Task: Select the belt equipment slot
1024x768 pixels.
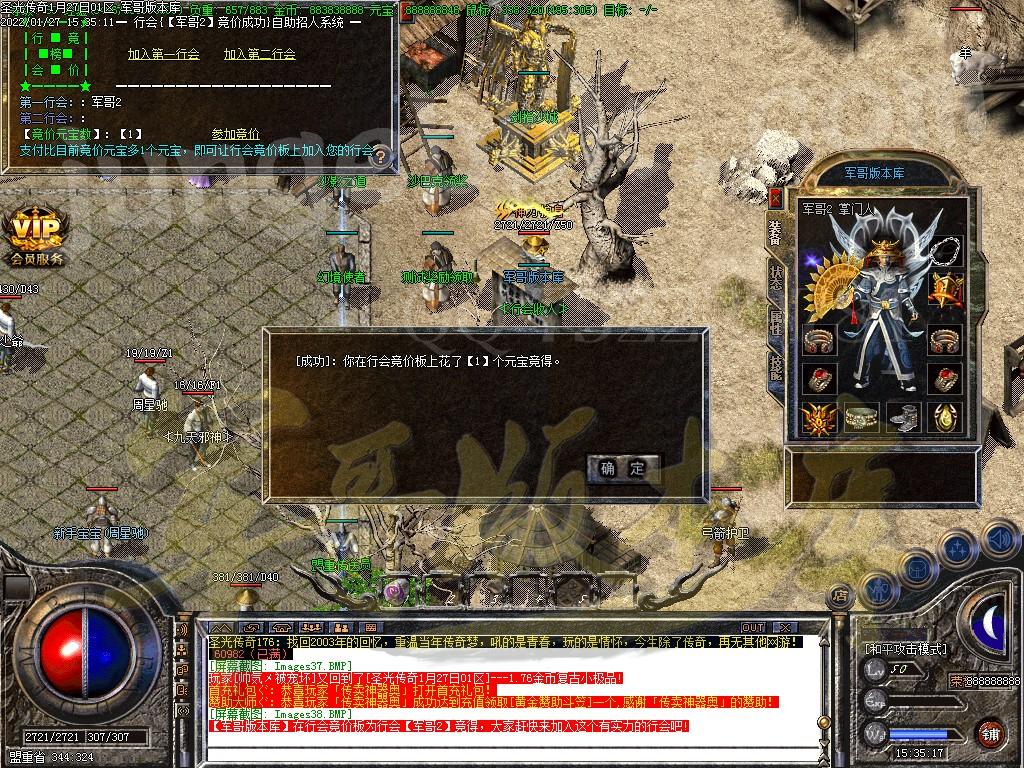Action: point(861,417)
